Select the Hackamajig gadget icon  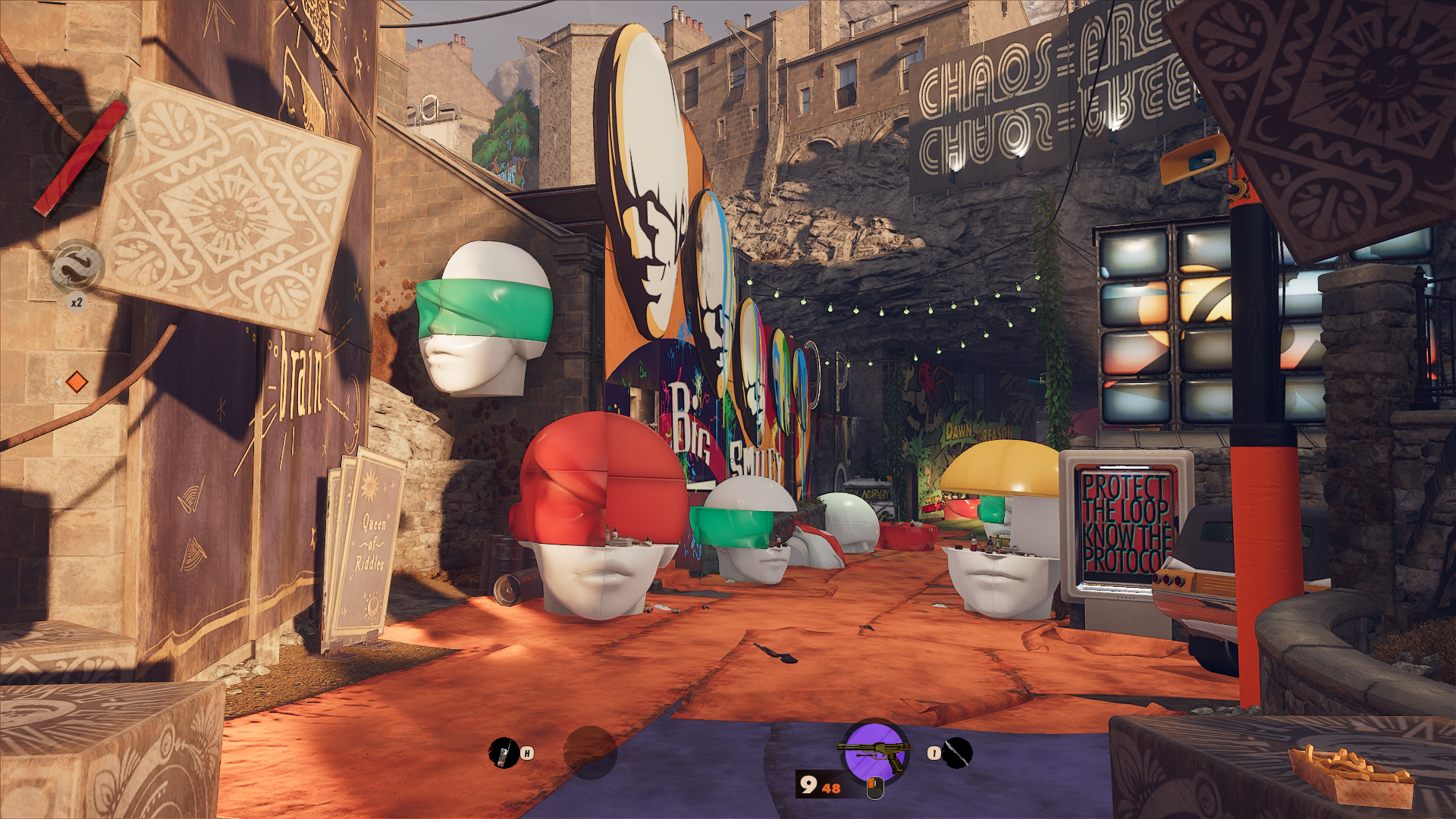(503, 753)
